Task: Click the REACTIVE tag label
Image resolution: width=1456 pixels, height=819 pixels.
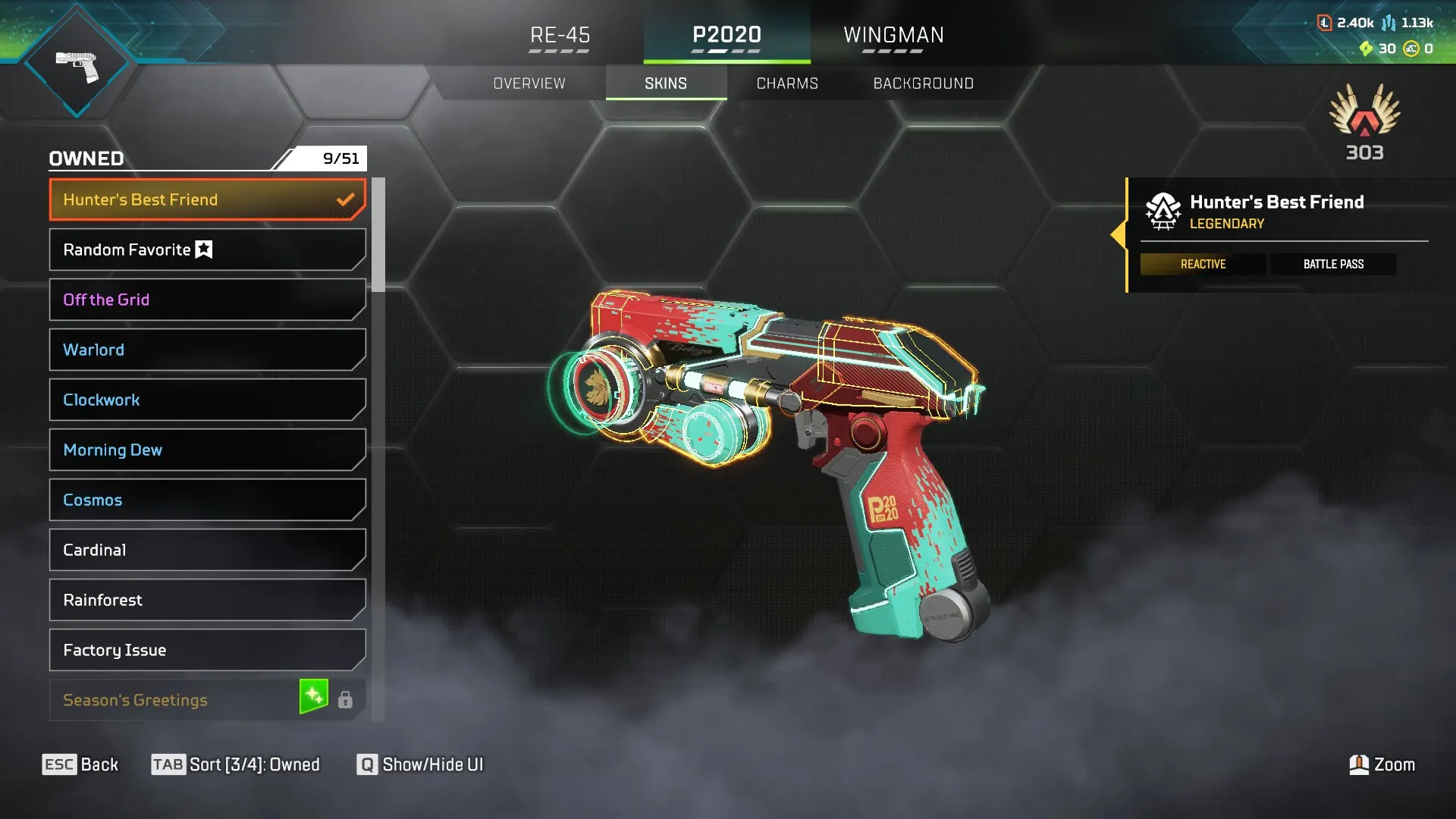Action: tap(1203, 264)
